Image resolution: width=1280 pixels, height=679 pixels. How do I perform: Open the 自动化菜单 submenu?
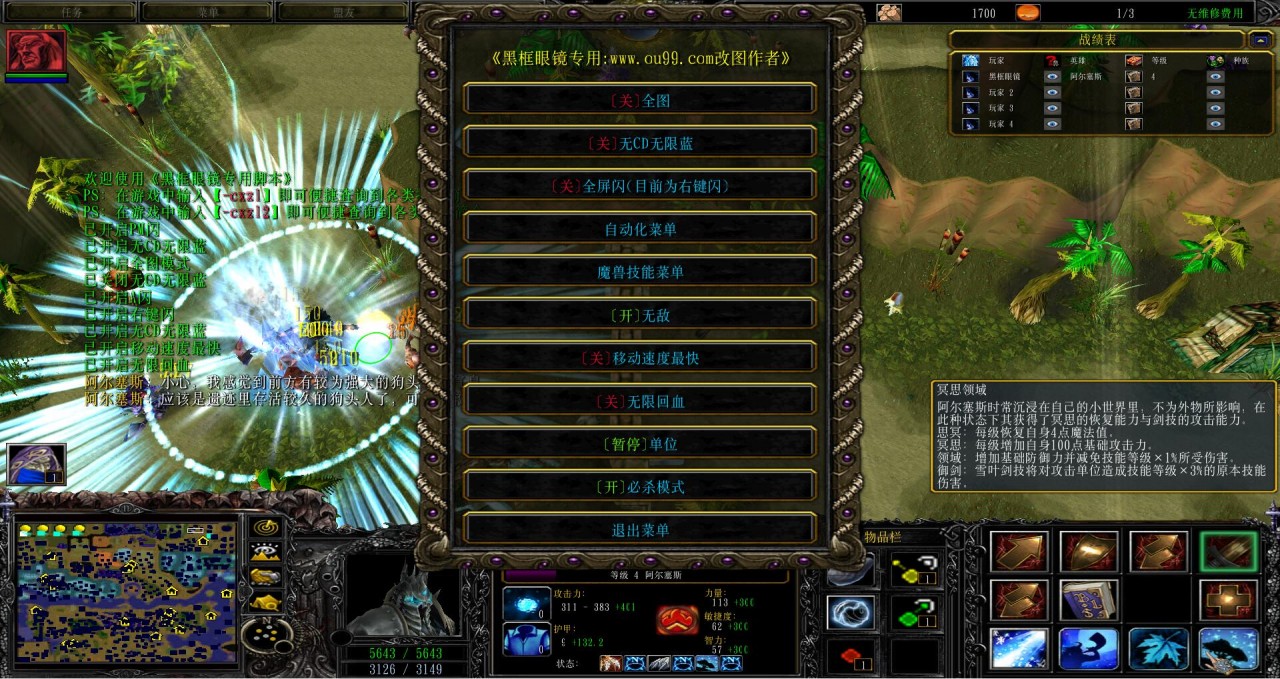640,229
